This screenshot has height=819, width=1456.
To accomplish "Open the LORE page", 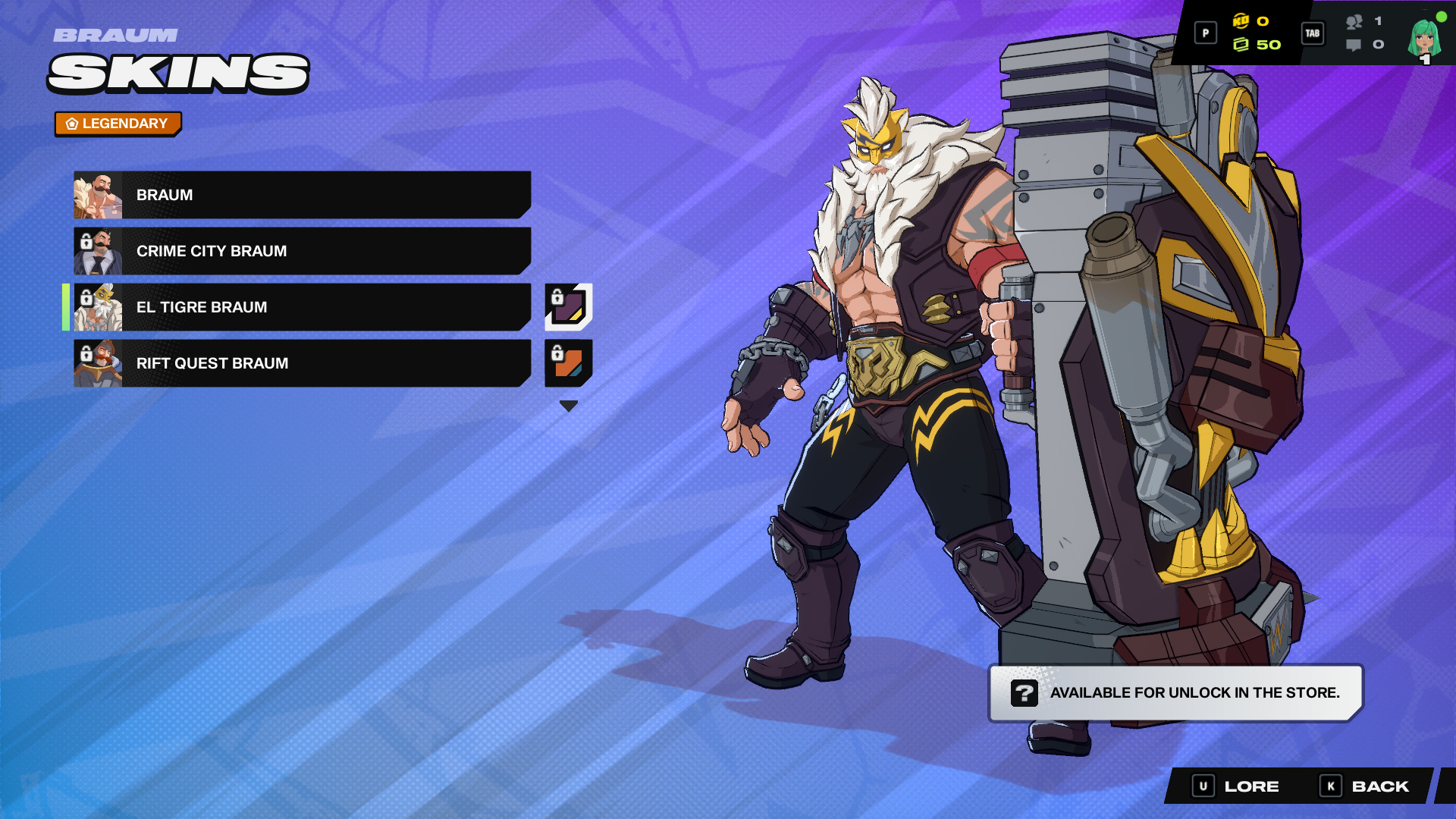I will tap(1250, 786).
